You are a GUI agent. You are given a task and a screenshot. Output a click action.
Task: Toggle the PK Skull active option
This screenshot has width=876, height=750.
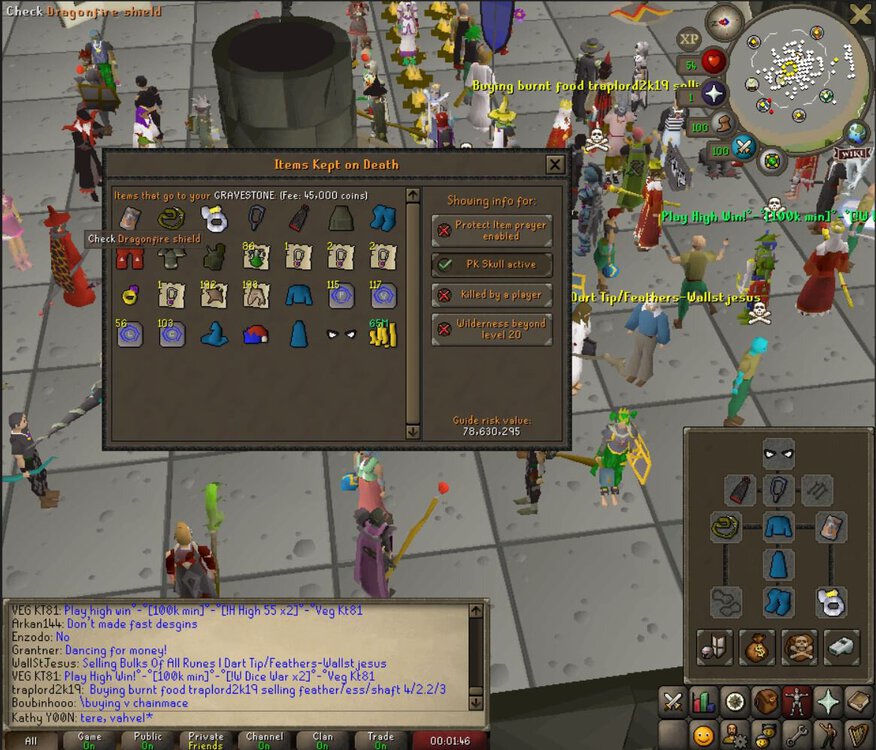click(x=492, y=264)
